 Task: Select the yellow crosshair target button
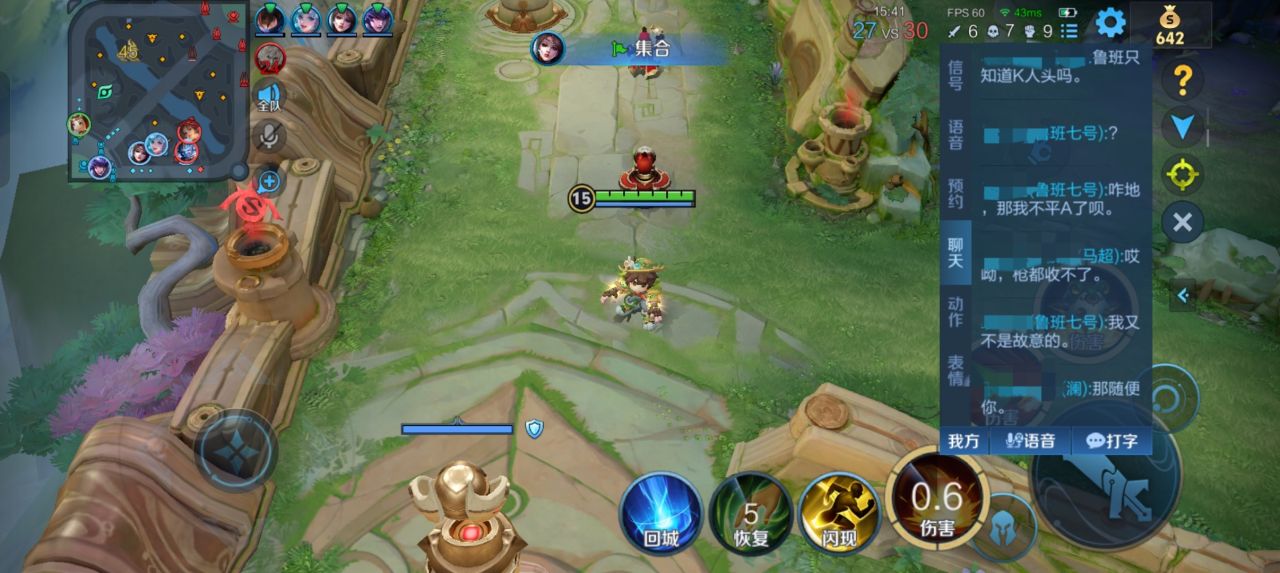pos(1182,175)
